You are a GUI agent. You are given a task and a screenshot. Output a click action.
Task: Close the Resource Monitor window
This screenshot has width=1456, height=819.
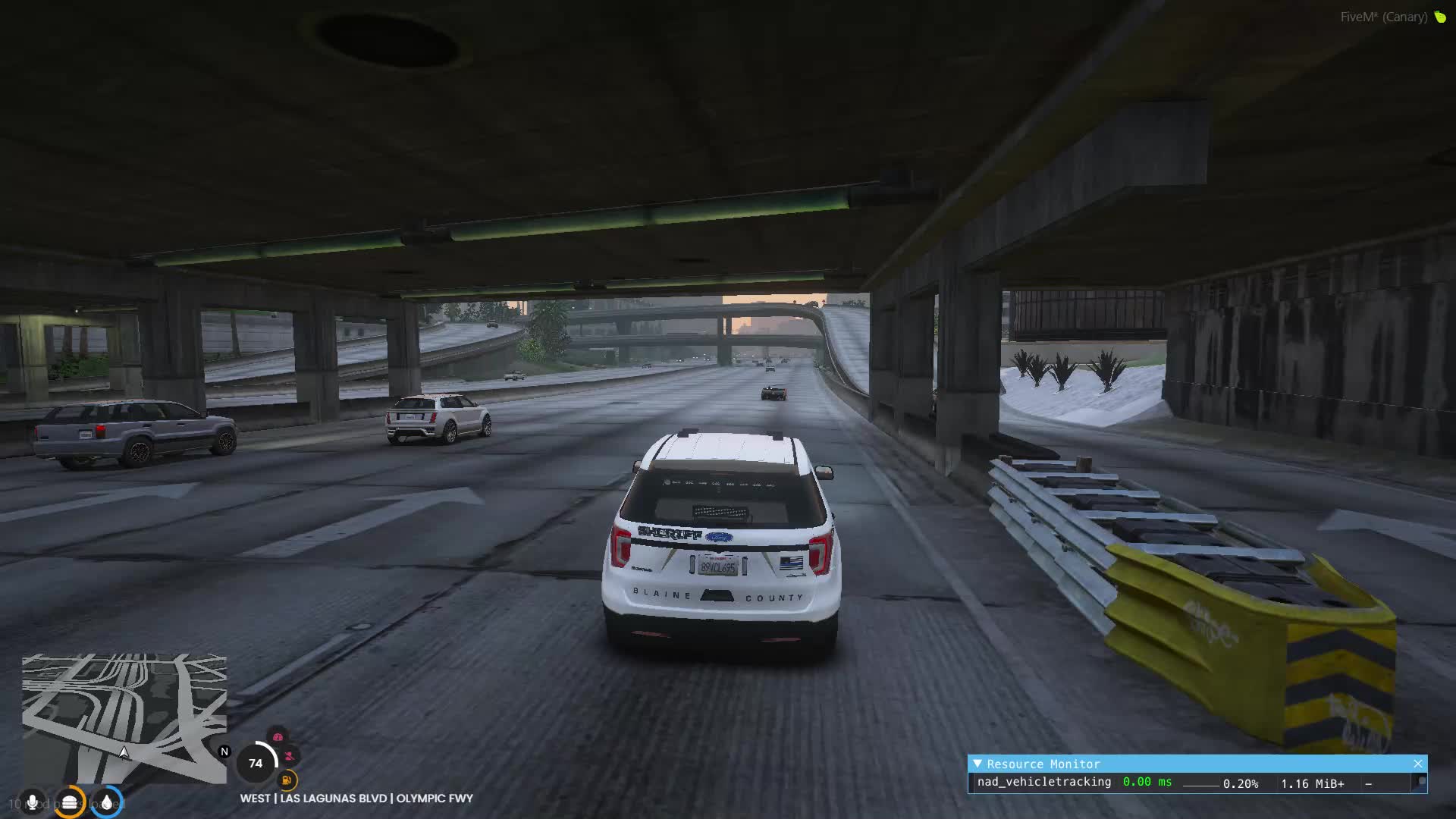pyautogui.click(x=1418, y=764)
